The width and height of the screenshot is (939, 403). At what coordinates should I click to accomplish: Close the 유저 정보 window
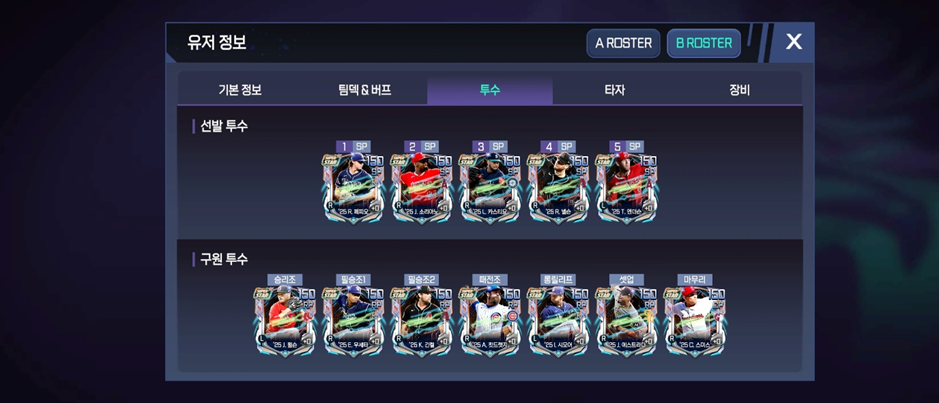pyautogui.click(x=794, y=42)
